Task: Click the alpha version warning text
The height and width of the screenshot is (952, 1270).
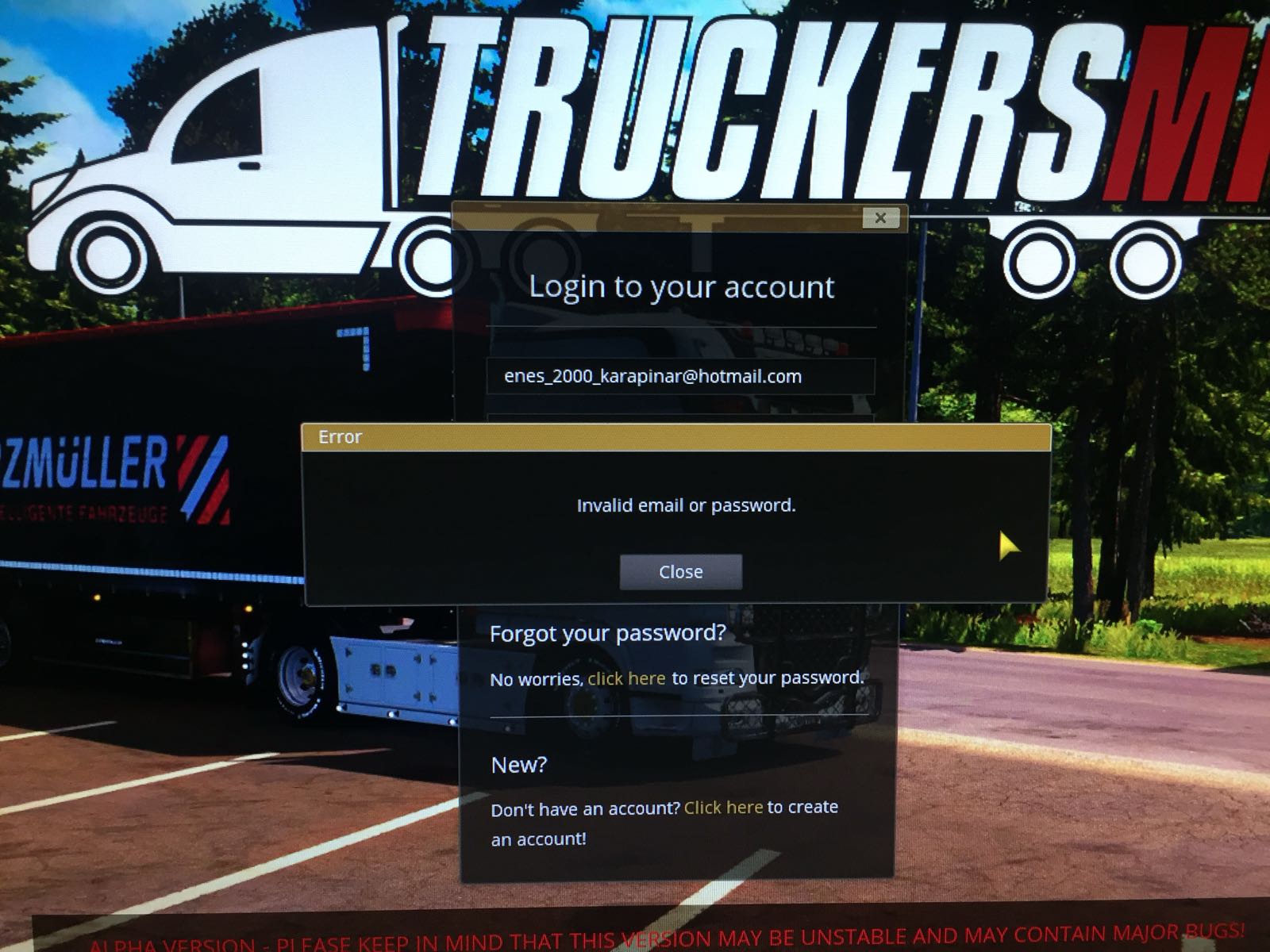Action: [x=635, y=939]
